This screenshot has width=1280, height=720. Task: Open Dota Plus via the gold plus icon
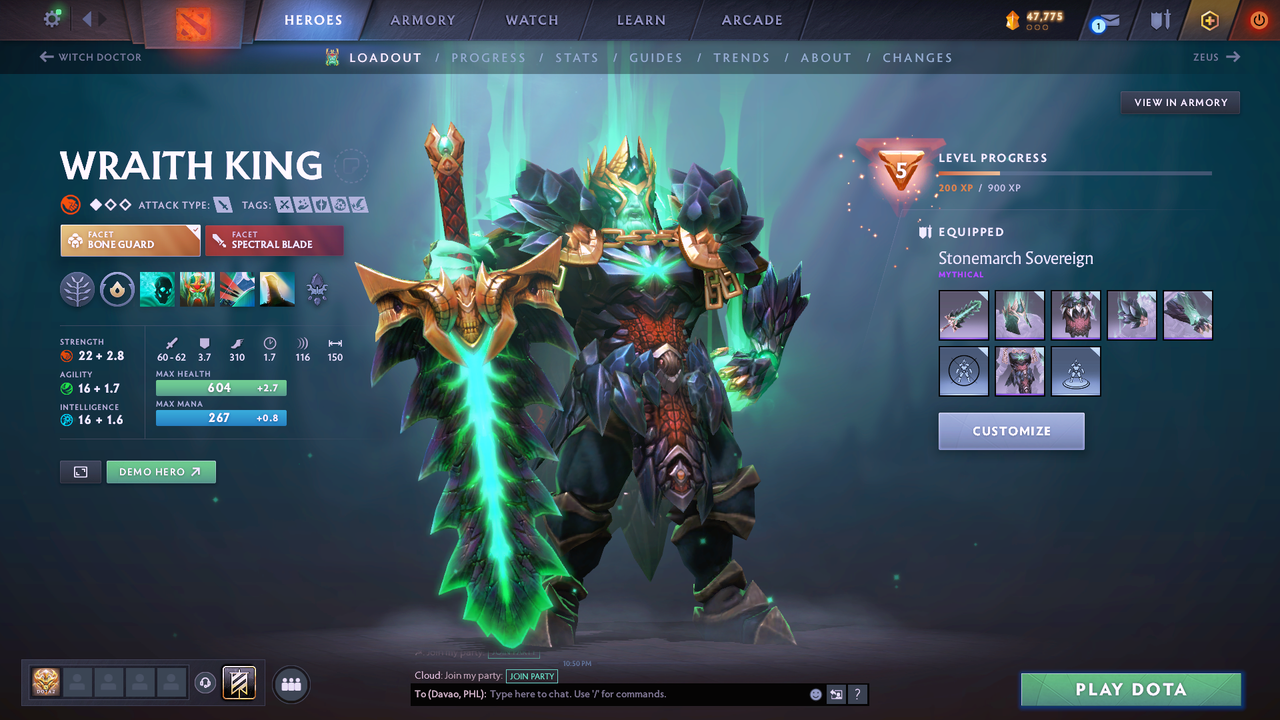click(1209, 19)
